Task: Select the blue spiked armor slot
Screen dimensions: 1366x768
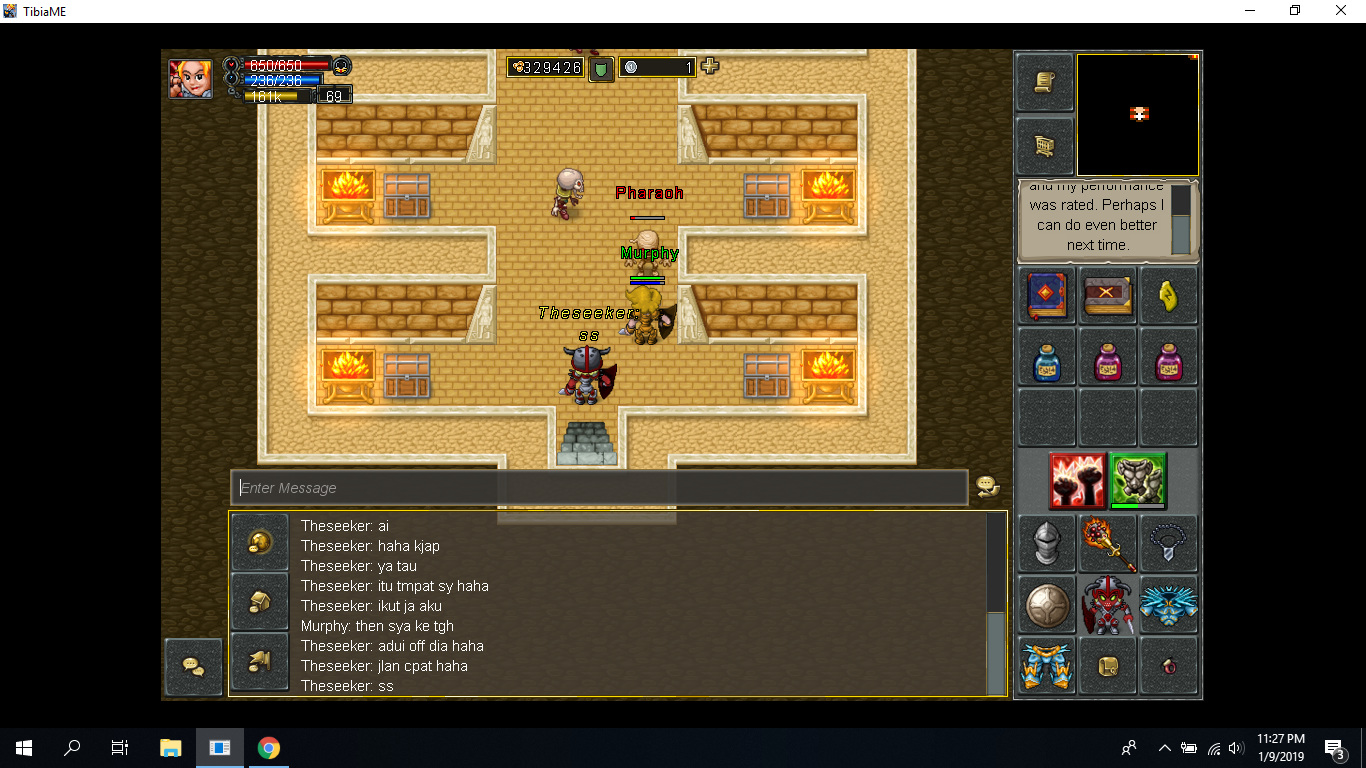Action: (1168, 605)
